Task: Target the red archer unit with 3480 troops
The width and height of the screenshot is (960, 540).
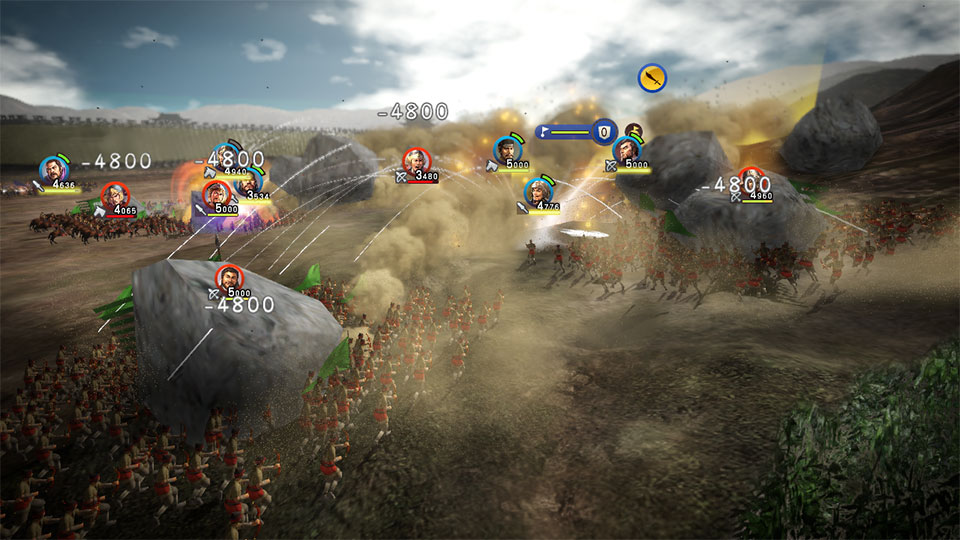Action: pyautogui.click(x=416, y=161)
